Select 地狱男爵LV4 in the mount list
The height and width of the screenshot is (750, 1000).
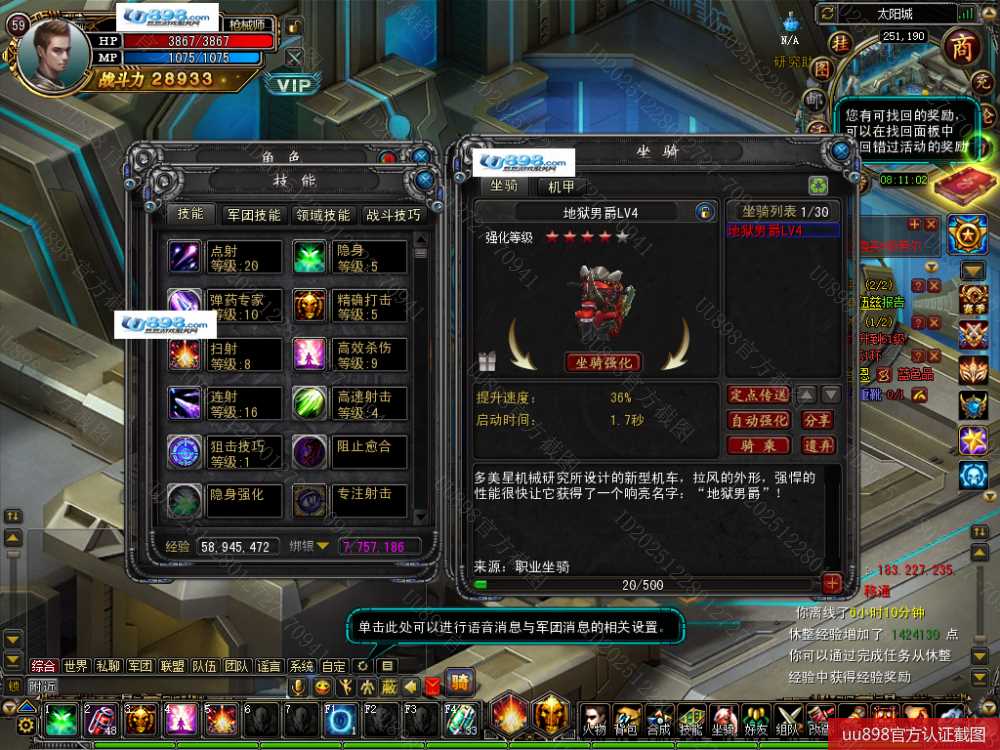click(766, 231)
